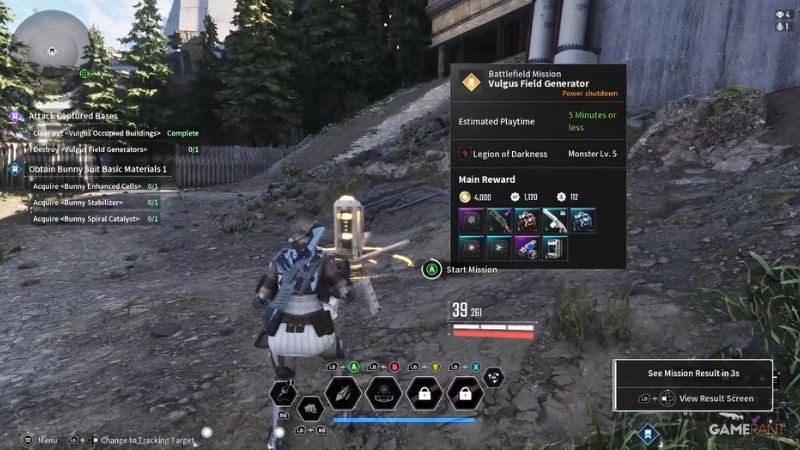Viewport: 800px width, 450px height.
Task: Select the purple module reward at row start
Action: point(470,220)
